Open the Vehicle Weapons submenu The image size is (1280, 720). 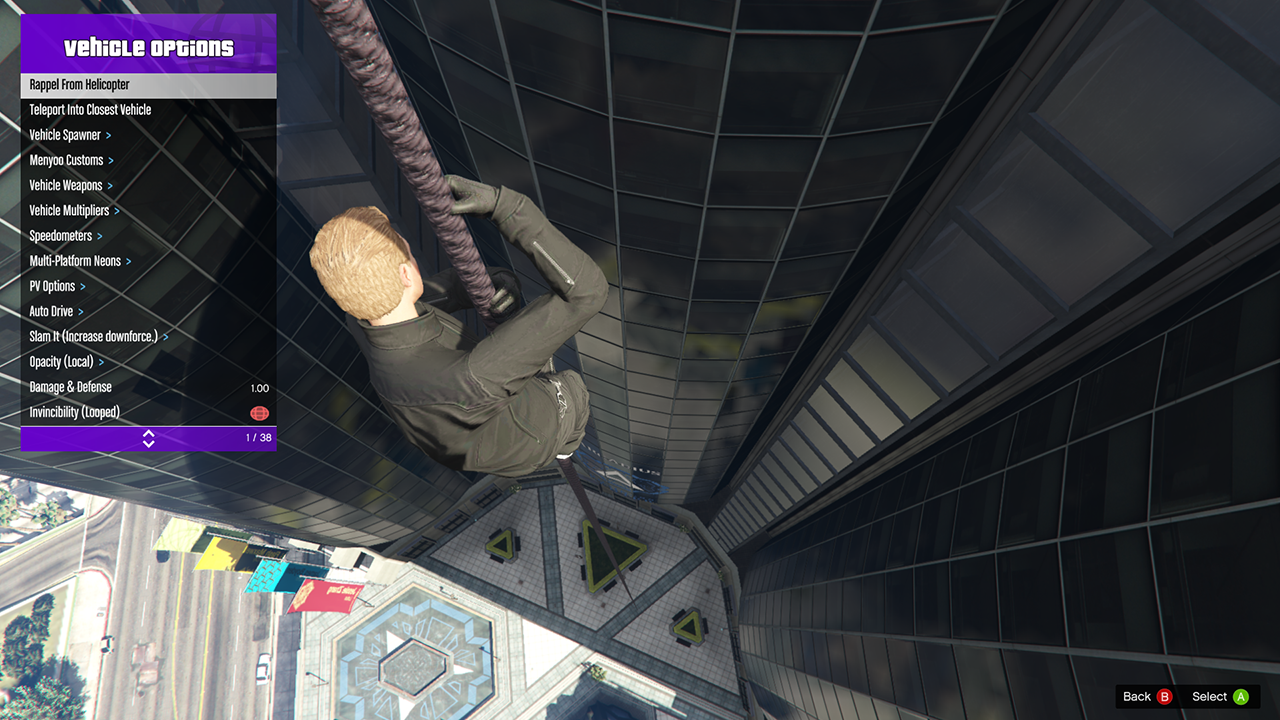(x=148, y=185)
